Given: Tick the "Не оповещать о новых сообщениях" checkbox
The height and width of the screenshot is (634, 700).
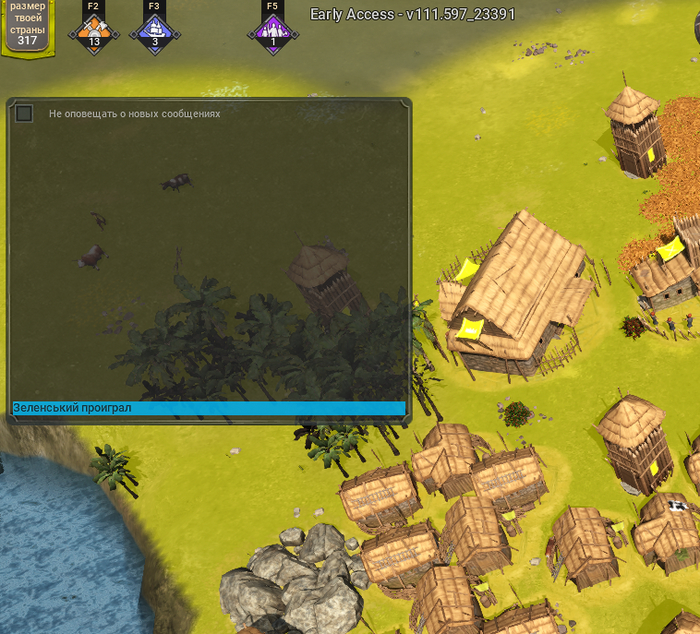Looking at the screenshot, I should pyautogui.click(x=24, y=114).
